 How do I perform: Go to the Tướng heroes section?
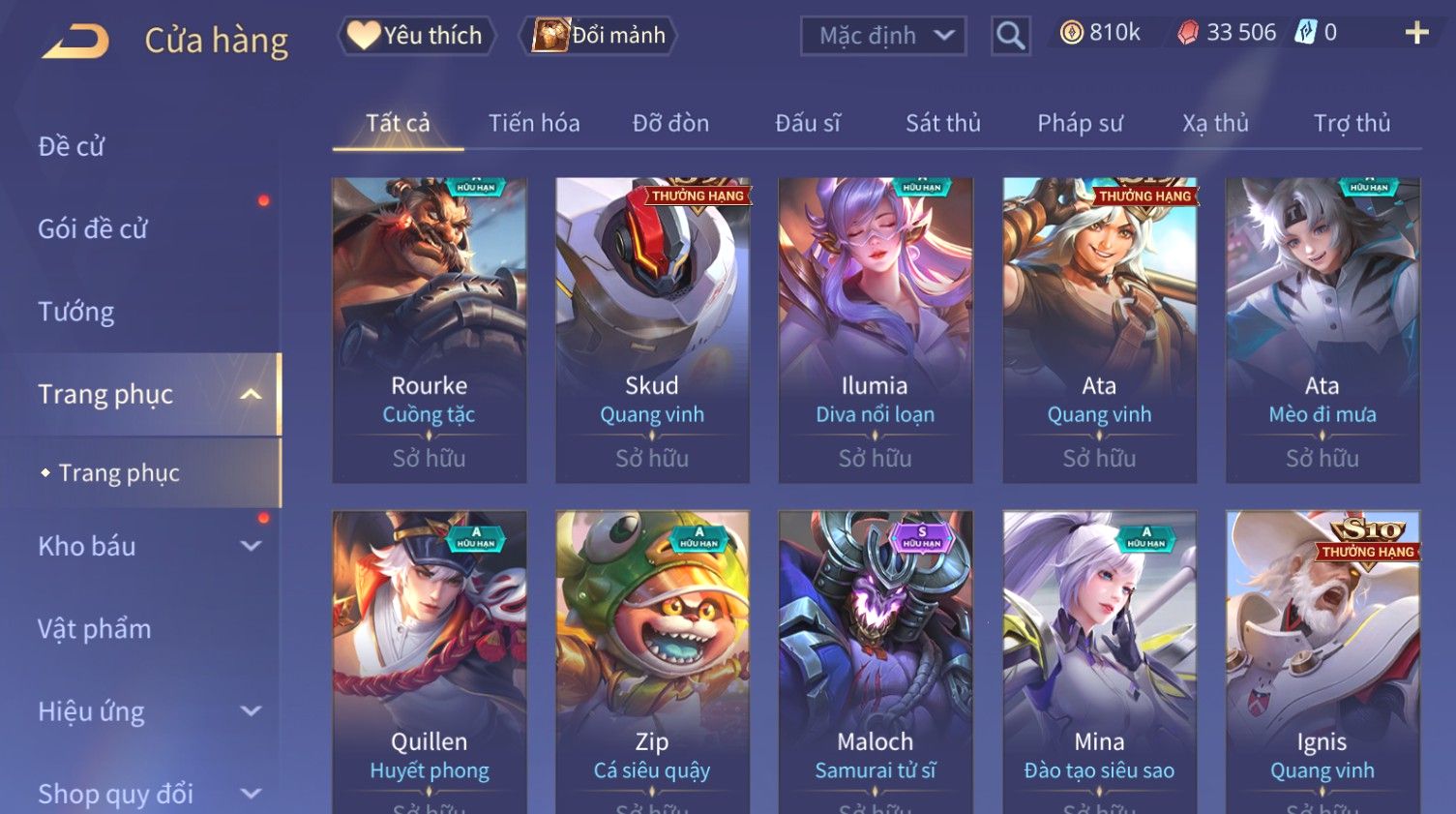tap(76, 312)
